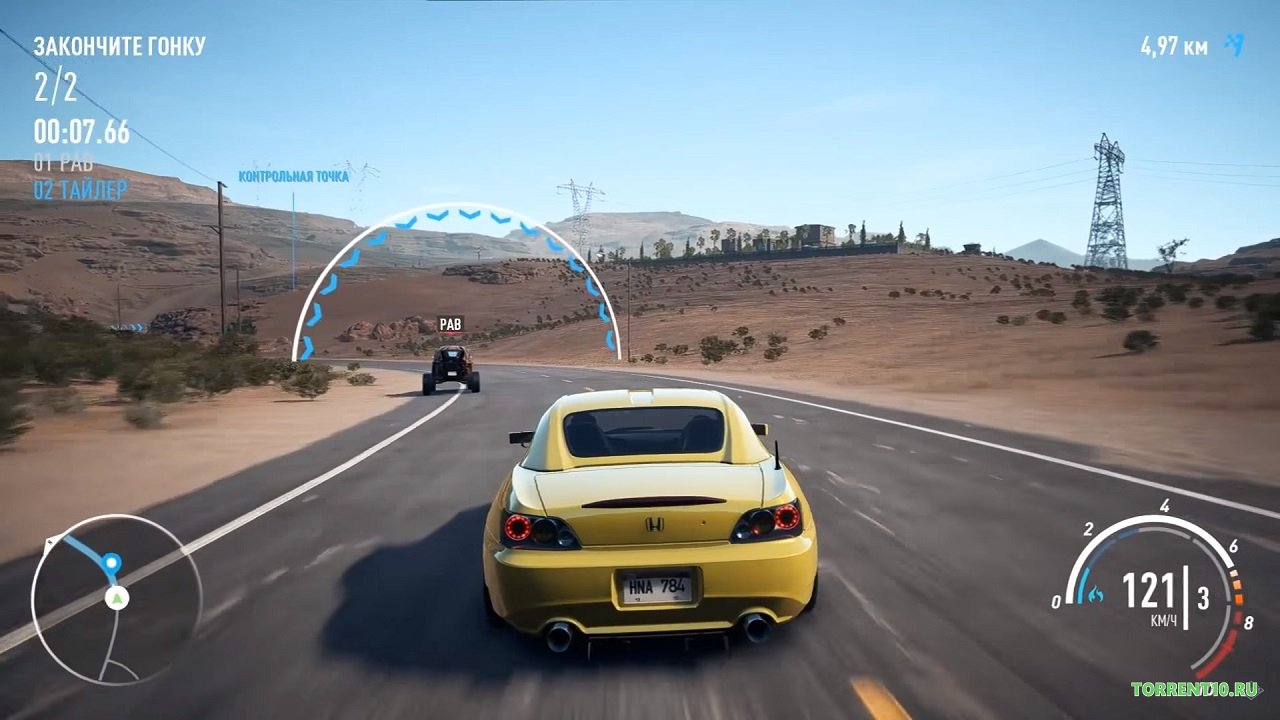Image resolution: width=1280 pixels, height=720 pixels.
Task: Click the green player arrow on minimap
Action: (x=118, y=599)
